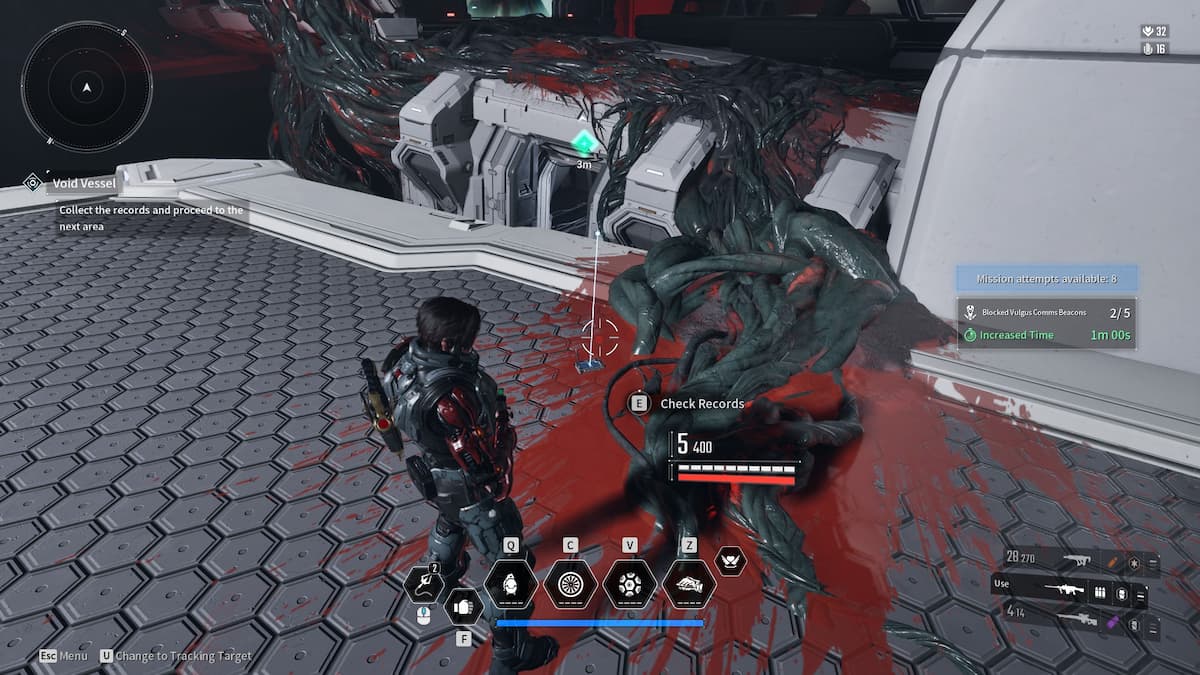
Task: Select the Blocked Vulgus Comms Beacons entry
Action: pyautogui.click(x=1045, y=312)
